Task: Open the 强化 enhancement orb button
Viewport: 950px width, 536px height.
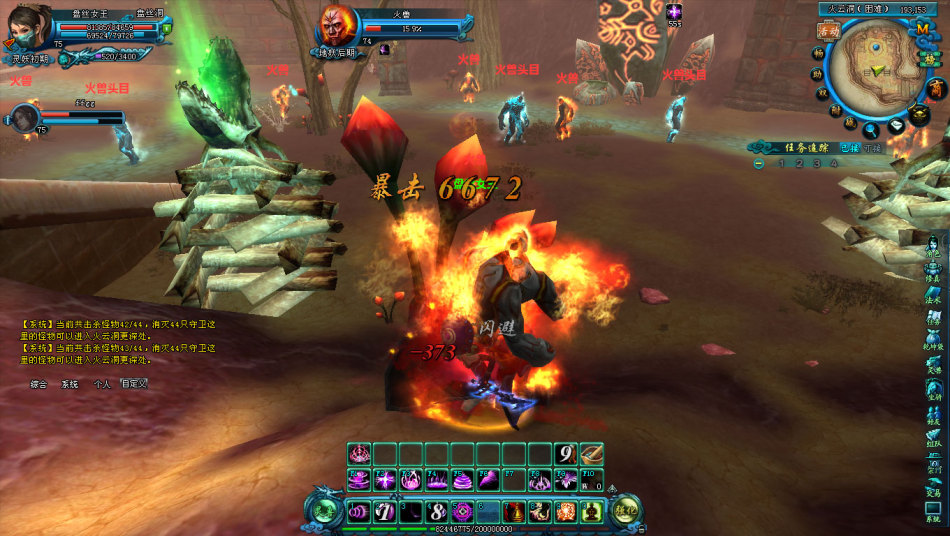Action: [626, 510]
